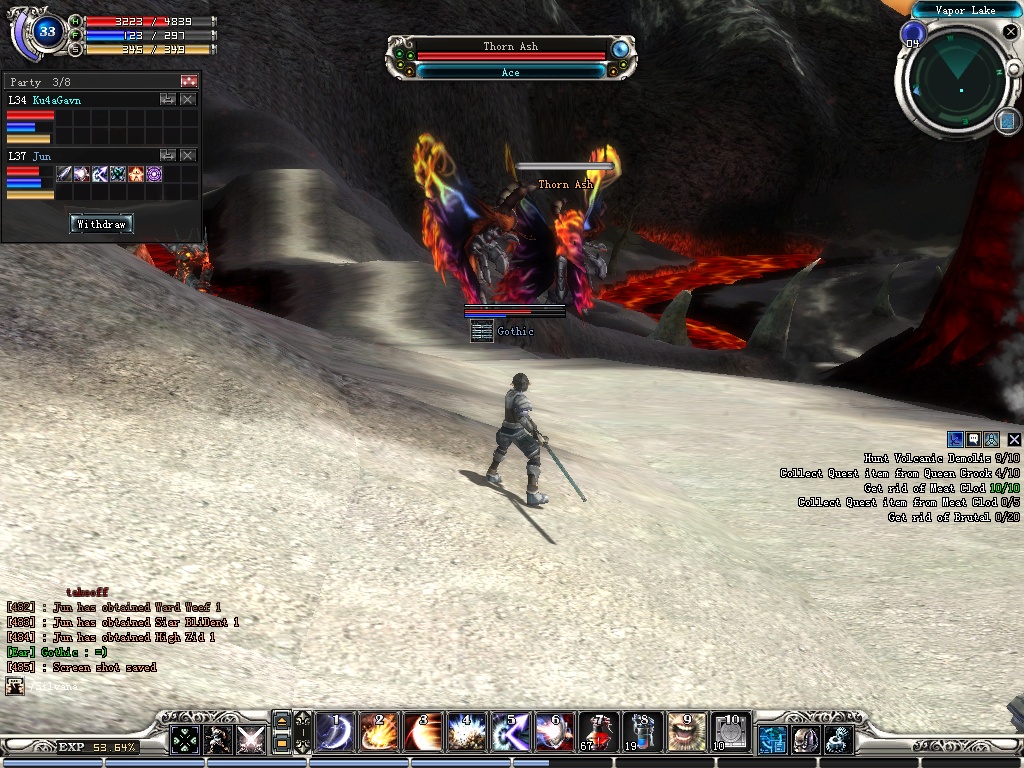This screenshot has height=768, width=1024.
Task: Activate the arrow skill in slot 5
Action: (510, 733)
